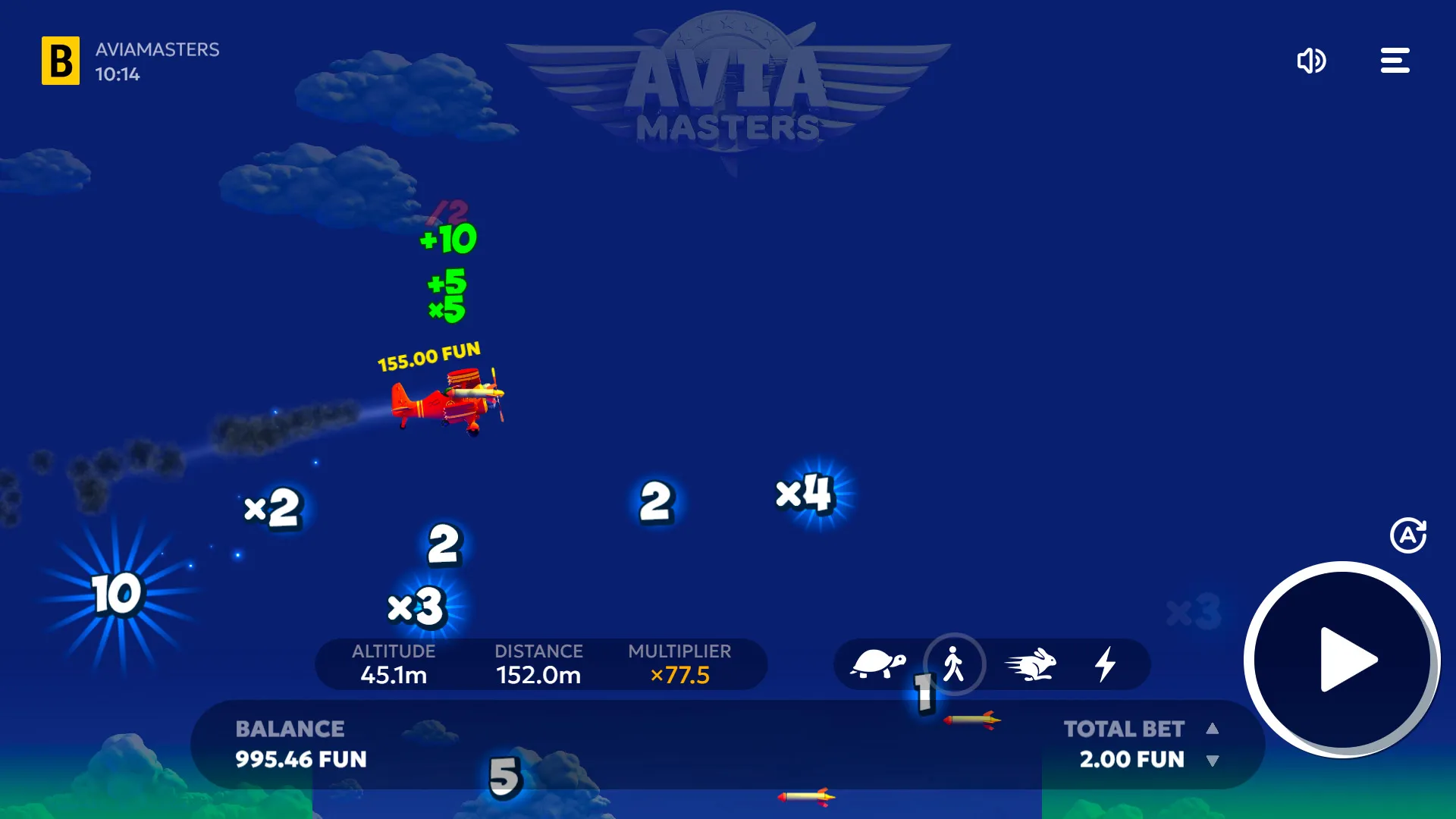This screenshot has height=819, width=1456.
Task: Increase the total bet with the up arrow
Action: [x=1213, y=729]
